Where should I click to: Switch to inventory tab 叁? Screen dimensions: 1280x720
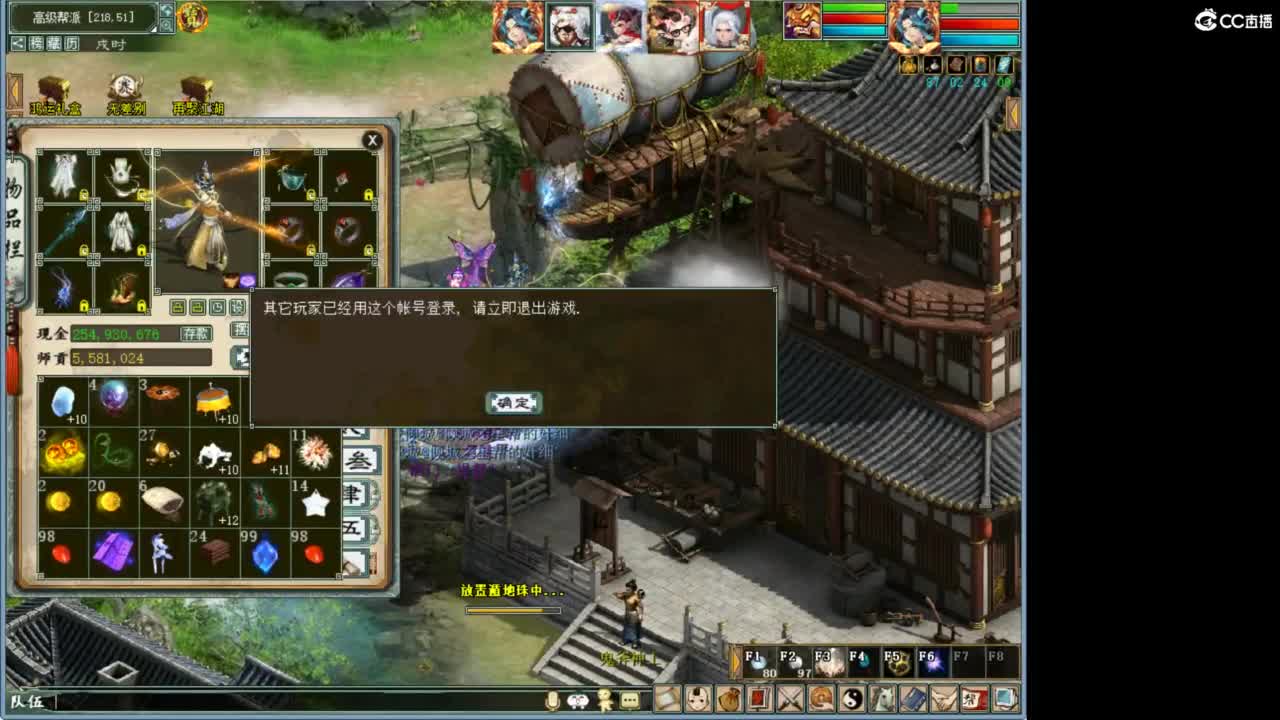click(x=360, y=461)
